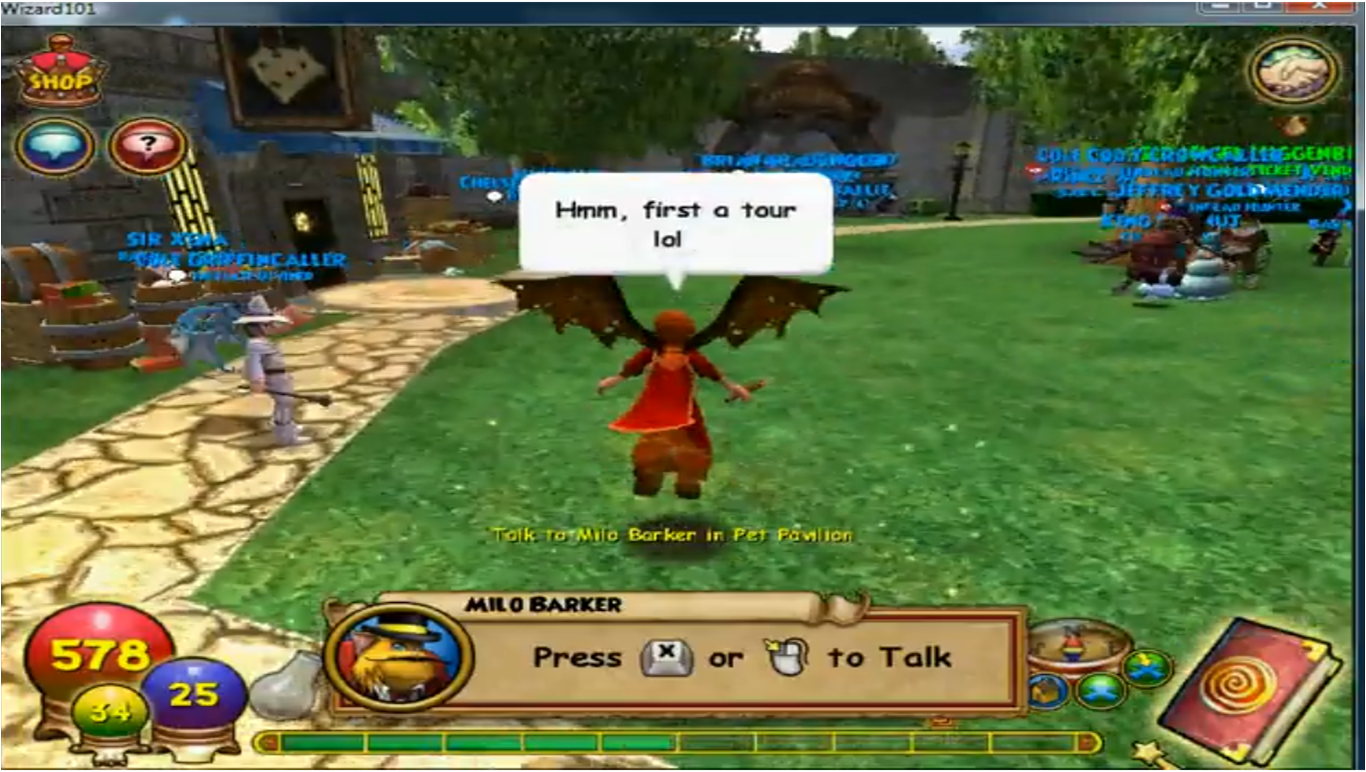This screenshot has height=772, width=1366.
Task: Select the quest tracker text about Milo Barker
Action: pyautogui.click(x=672, y=535)
